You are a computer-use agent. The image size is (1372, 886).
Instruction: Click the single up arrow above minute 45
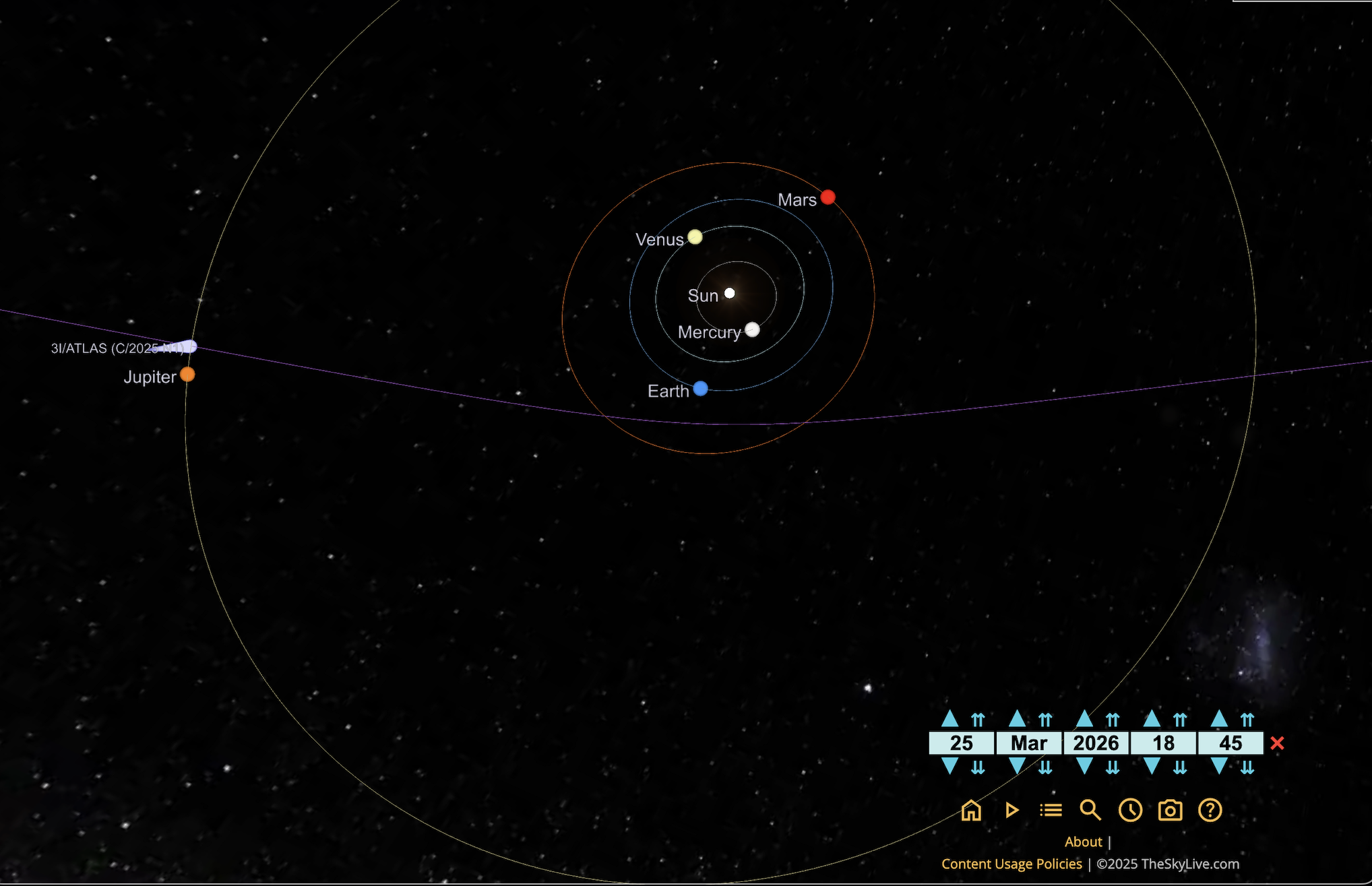pyautogui.click(x=1220, y=719)
